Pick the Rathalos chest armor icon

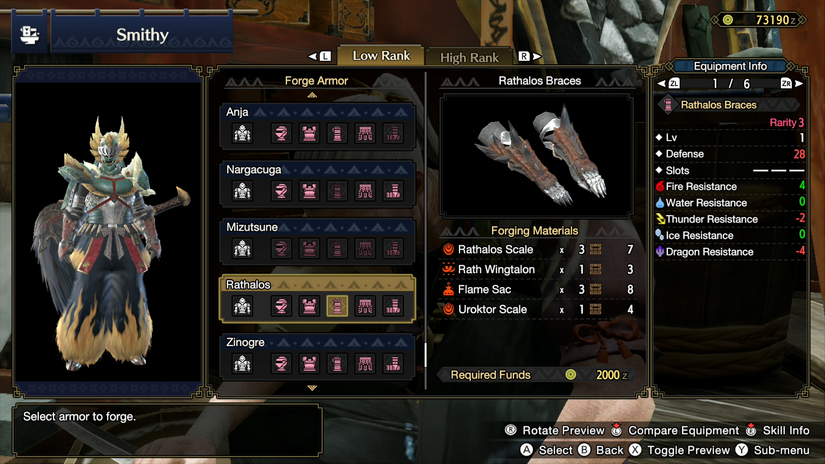(310, 306)
